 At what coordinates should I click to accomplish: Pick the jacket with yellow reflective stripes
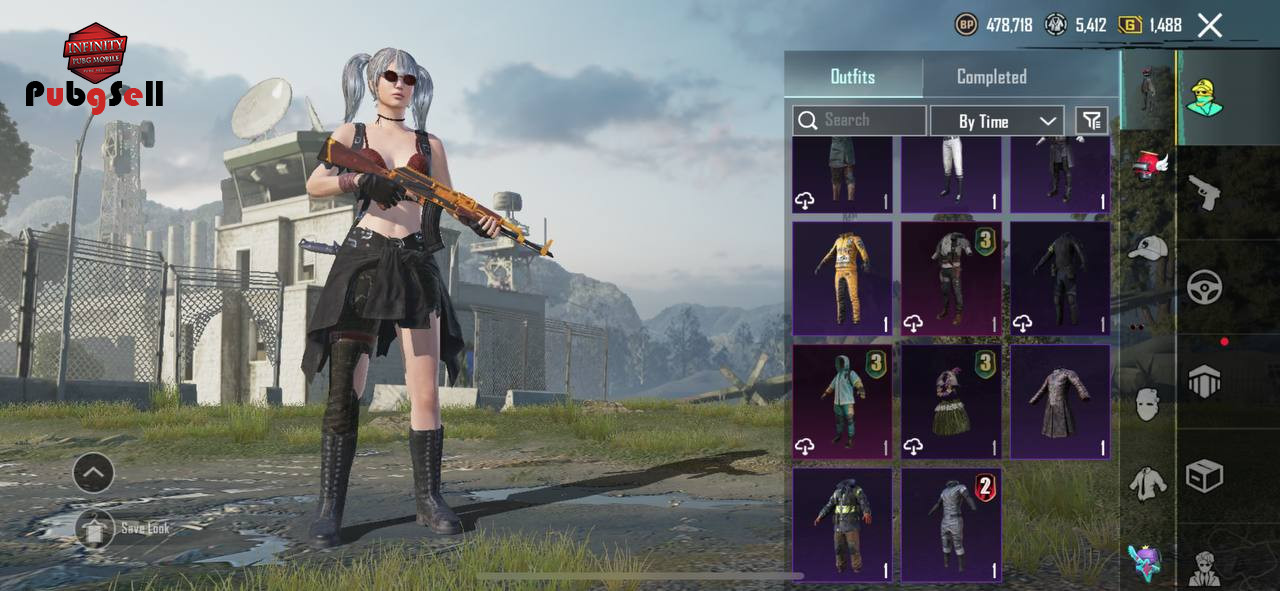pyautogui.click(x=842, y=525)
